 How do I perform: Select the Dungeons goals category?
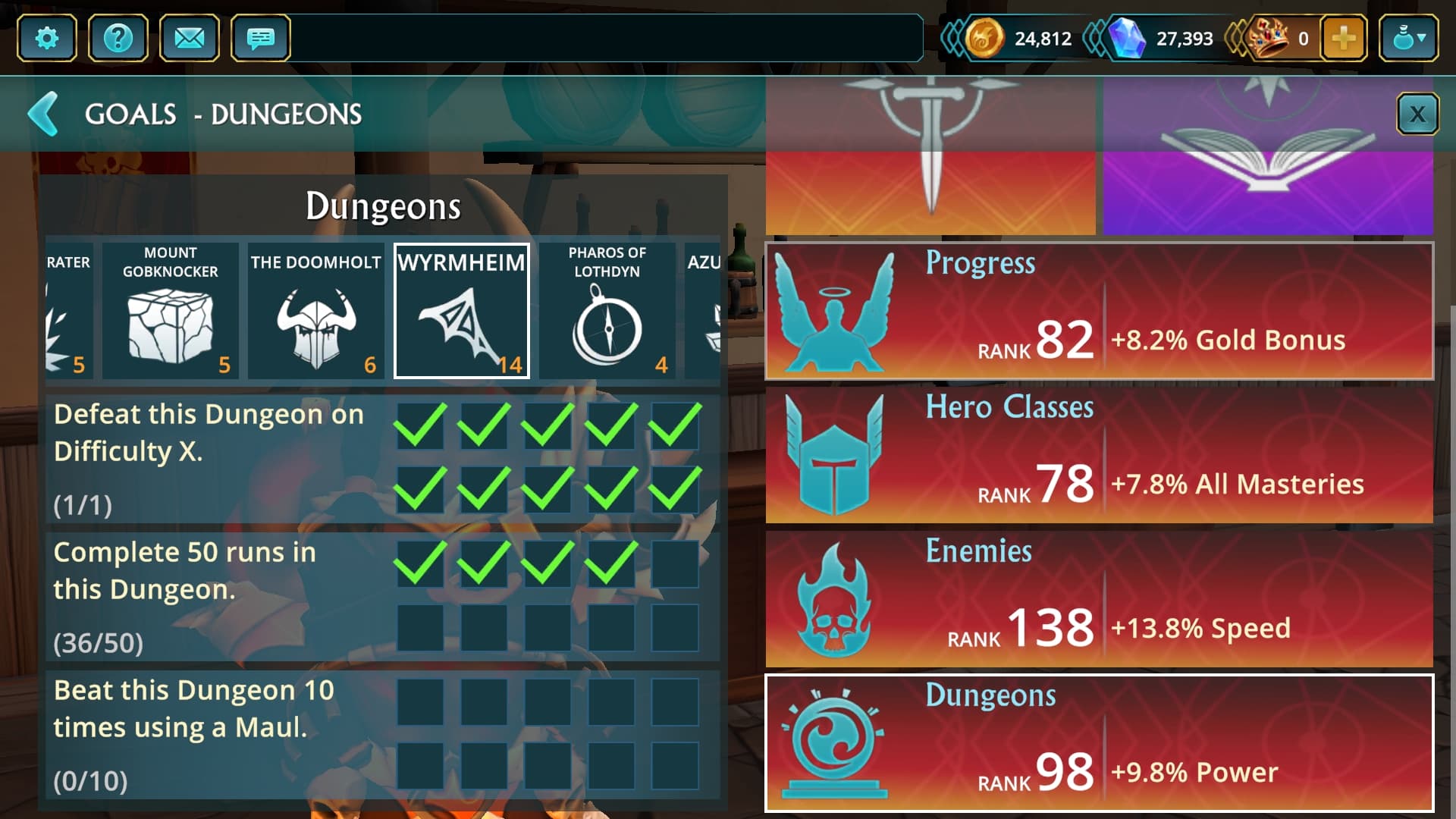pos(1099,743)
